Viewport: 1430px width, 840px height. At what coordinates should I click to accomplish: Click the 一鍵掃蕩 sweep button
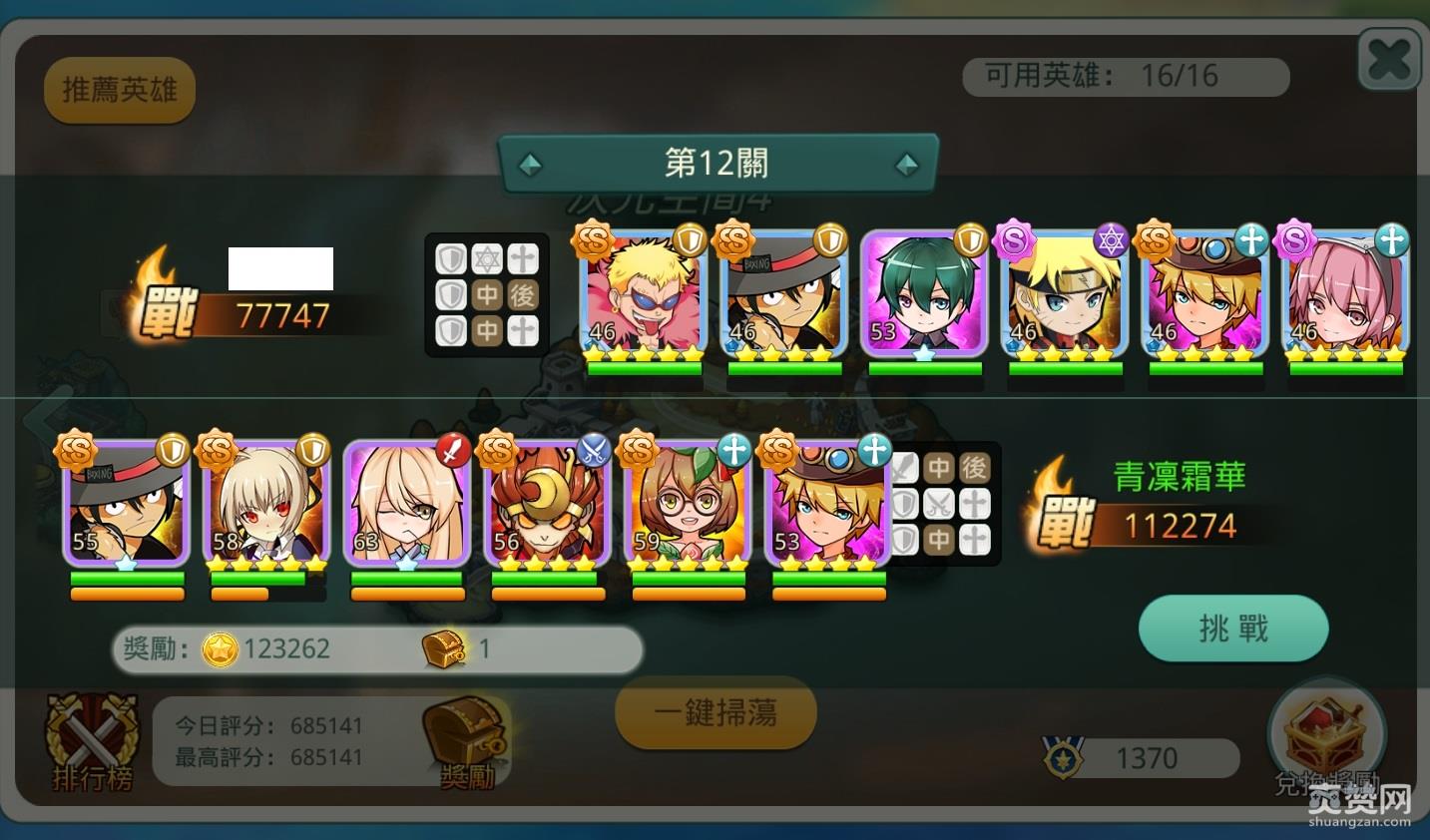tap(715, 712)
